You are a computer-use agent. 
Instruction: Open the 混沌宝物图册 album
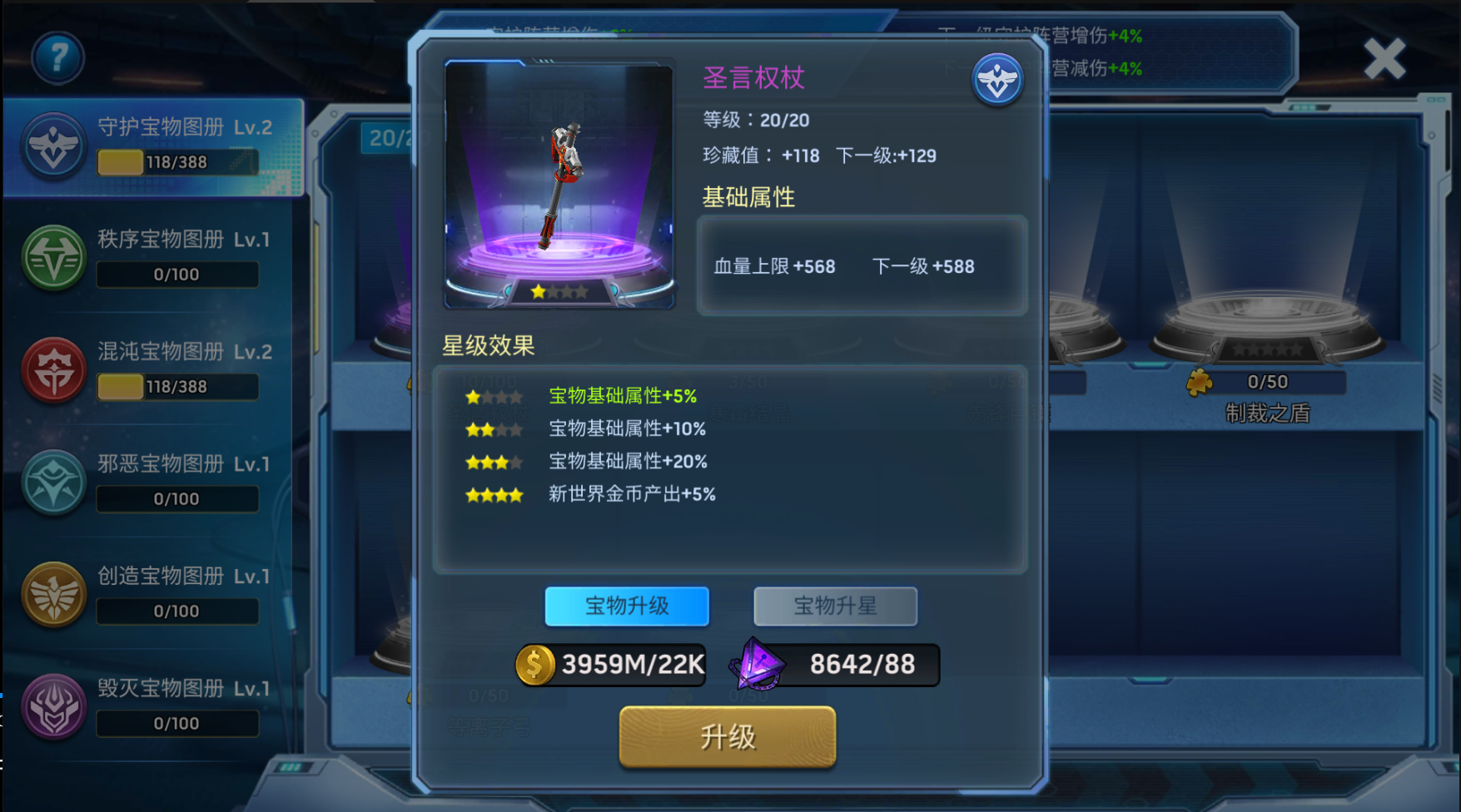pyautogui.click(x=154, y=370)
